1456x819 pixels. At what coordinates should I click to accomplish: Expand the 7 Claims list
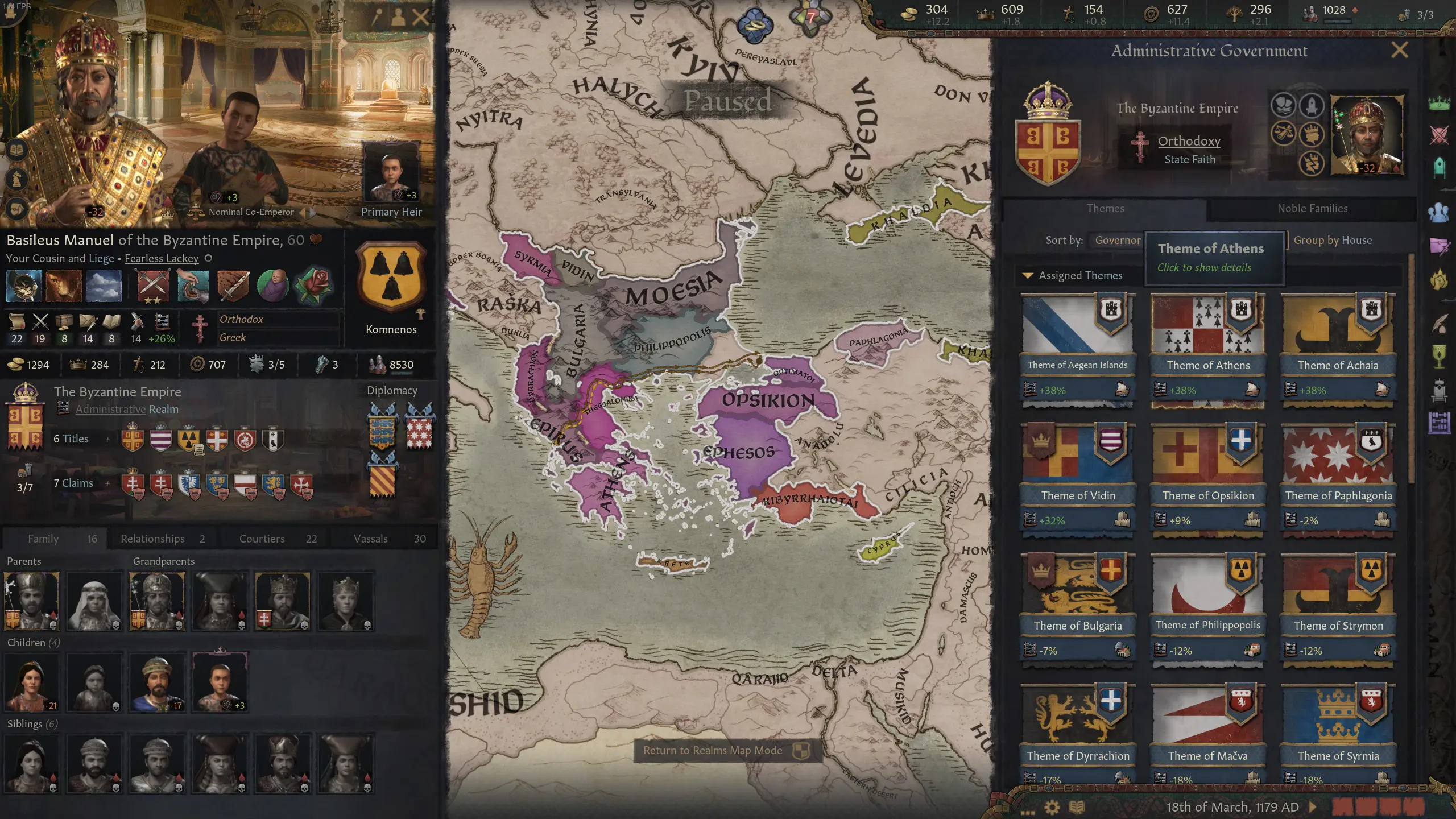[x=107, y=483]
